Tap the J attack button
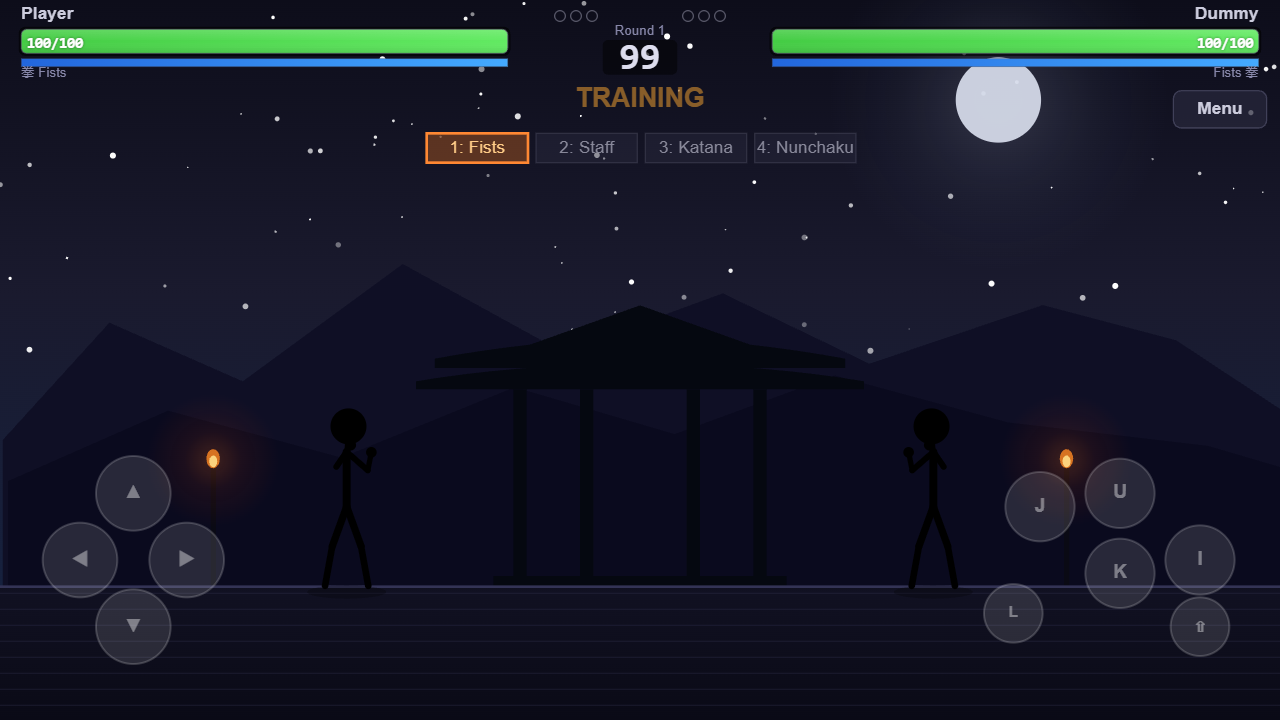 [1039, 506]
